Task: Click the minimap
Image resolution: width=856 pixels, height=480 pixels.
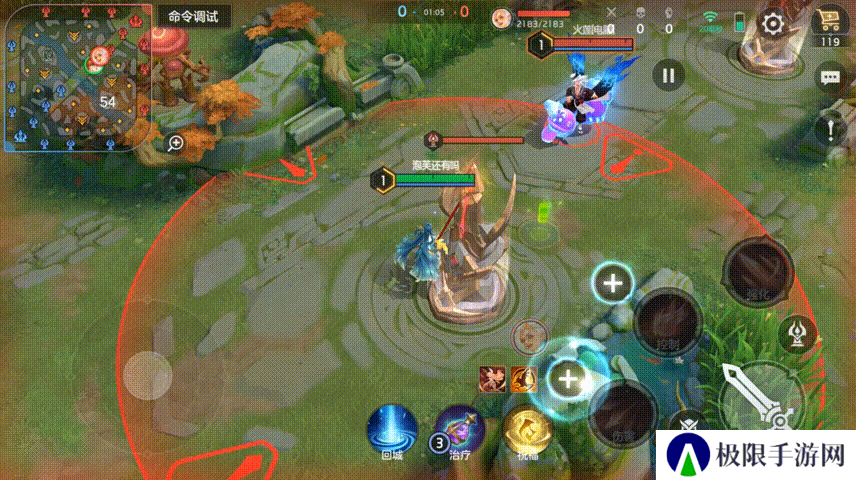Action: [x=76, y=77]
